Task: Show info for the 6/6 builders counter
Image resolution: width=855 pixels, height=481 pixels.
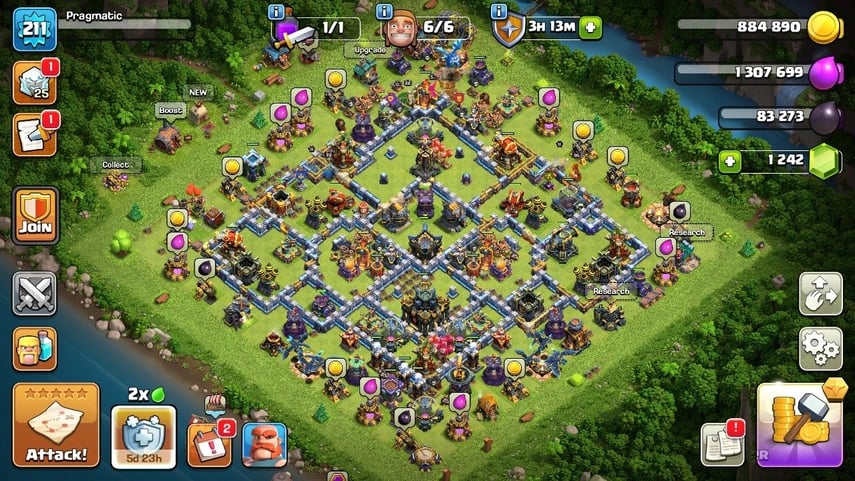Action: (x=385, y=12)
